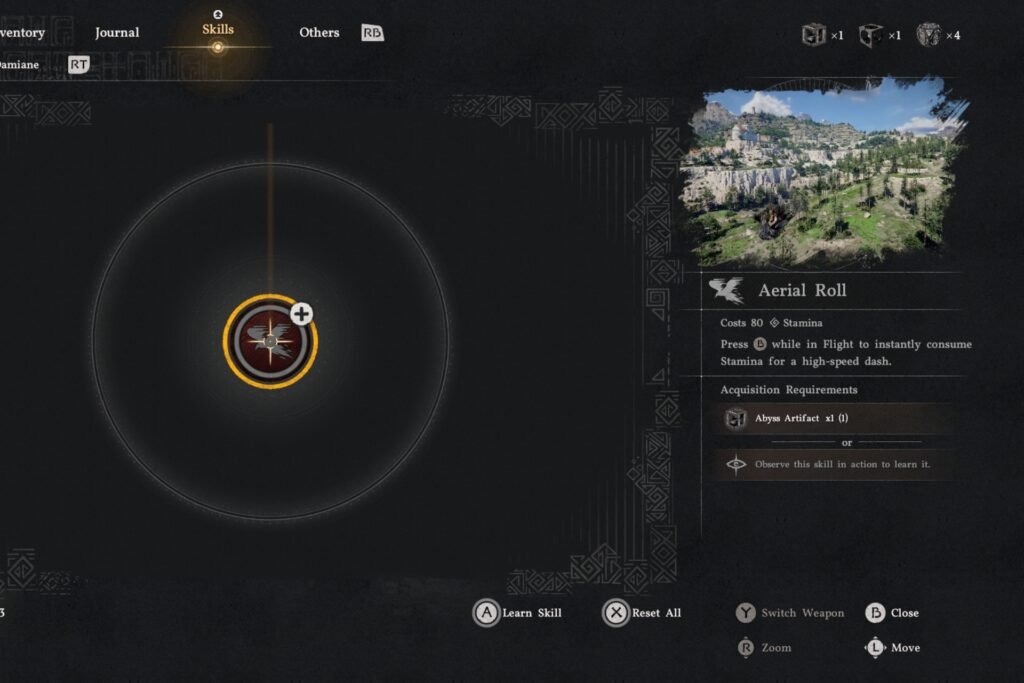Click the plus badge on the skill node
Viewport: 1024px width, 683px height.
click(x=301, y=314)
